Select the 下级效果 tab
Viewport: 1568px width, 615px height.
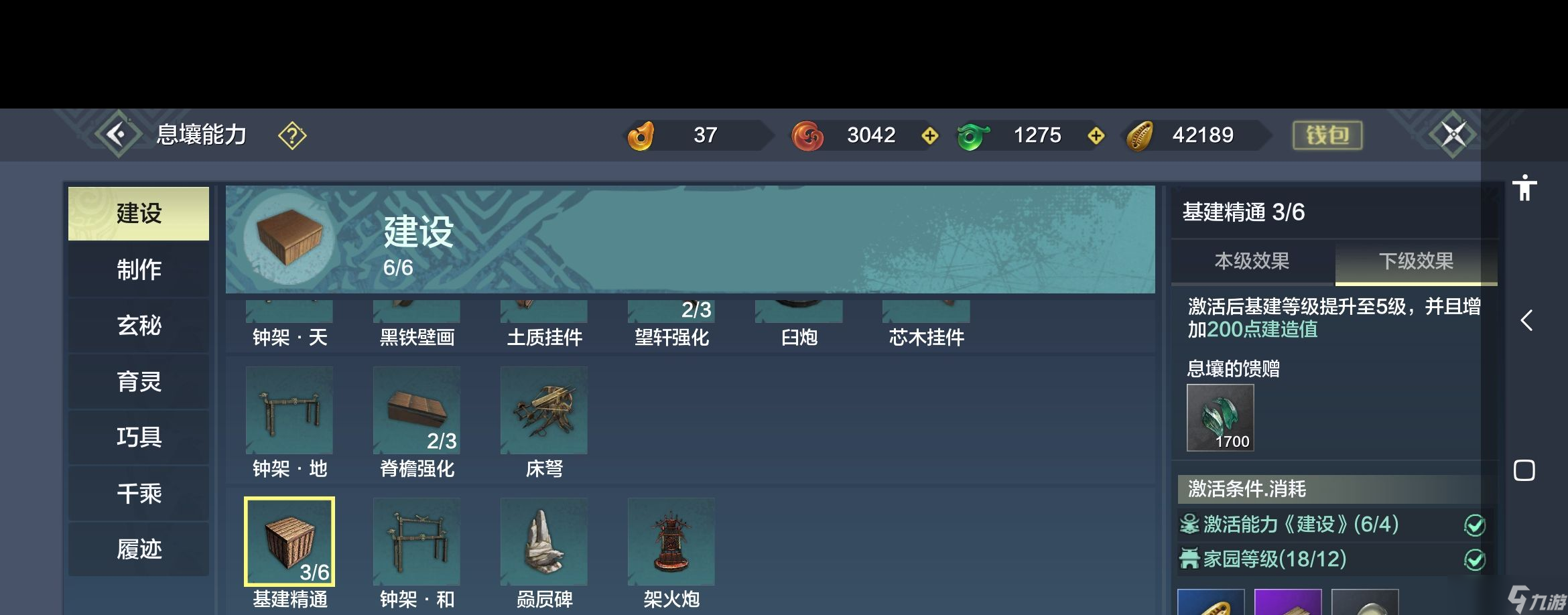(x=1416, y=261)
